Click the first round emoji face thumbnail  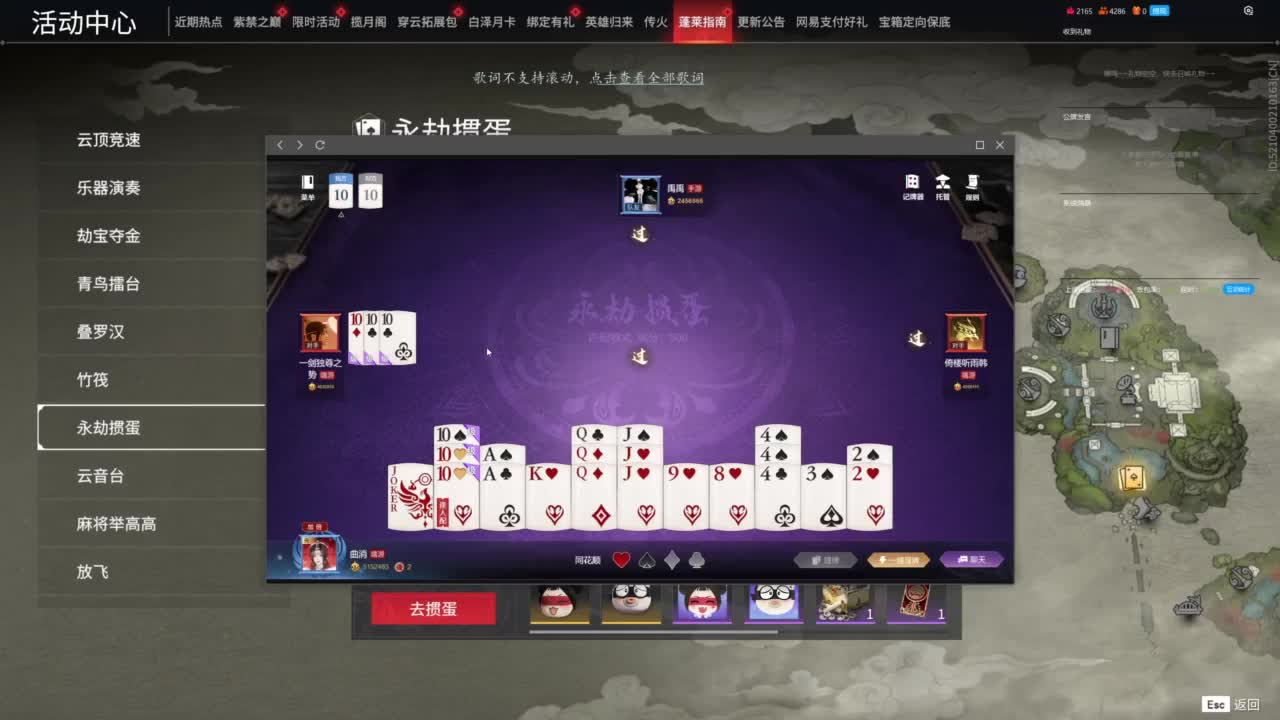(560, 604)
